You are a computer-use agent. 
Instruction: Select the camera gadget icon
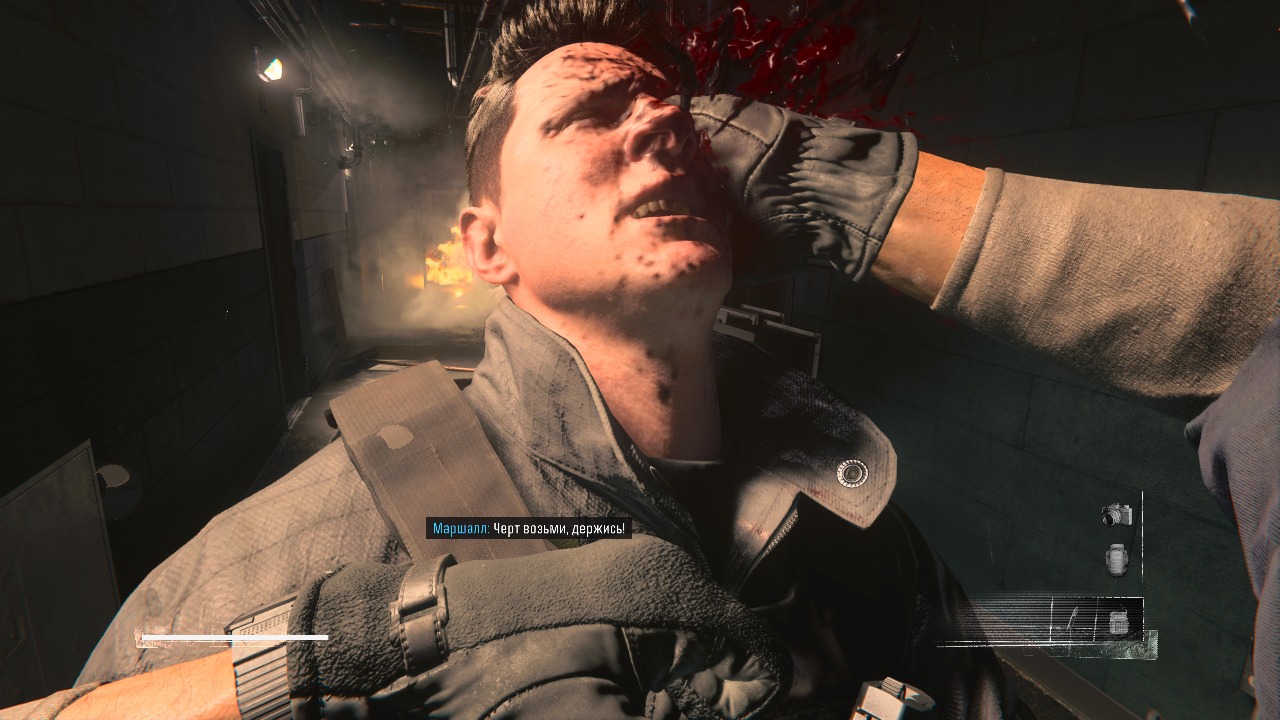click(1116, 515)
